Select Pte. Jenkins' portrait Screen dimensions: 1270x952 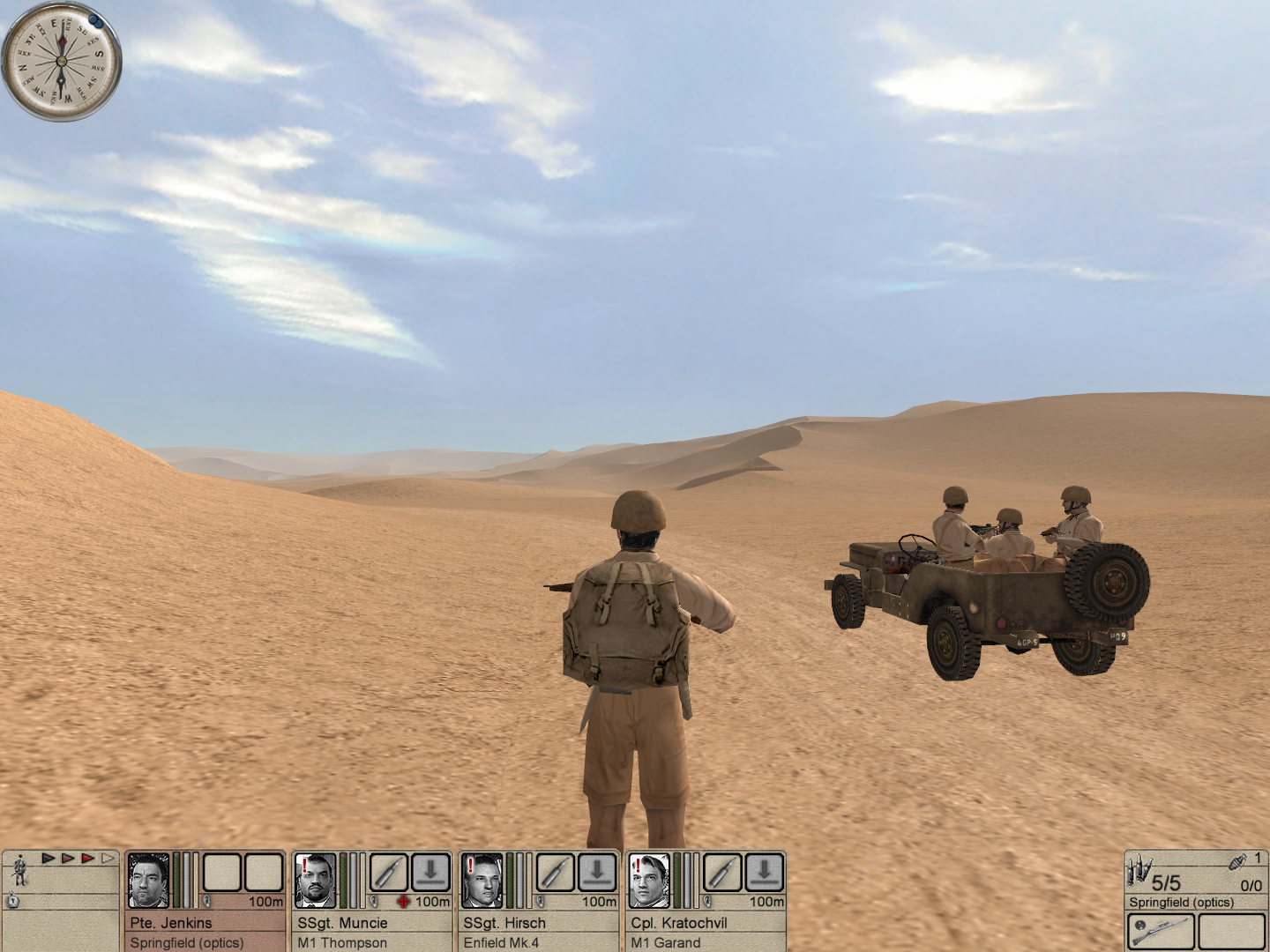[149, 881]
